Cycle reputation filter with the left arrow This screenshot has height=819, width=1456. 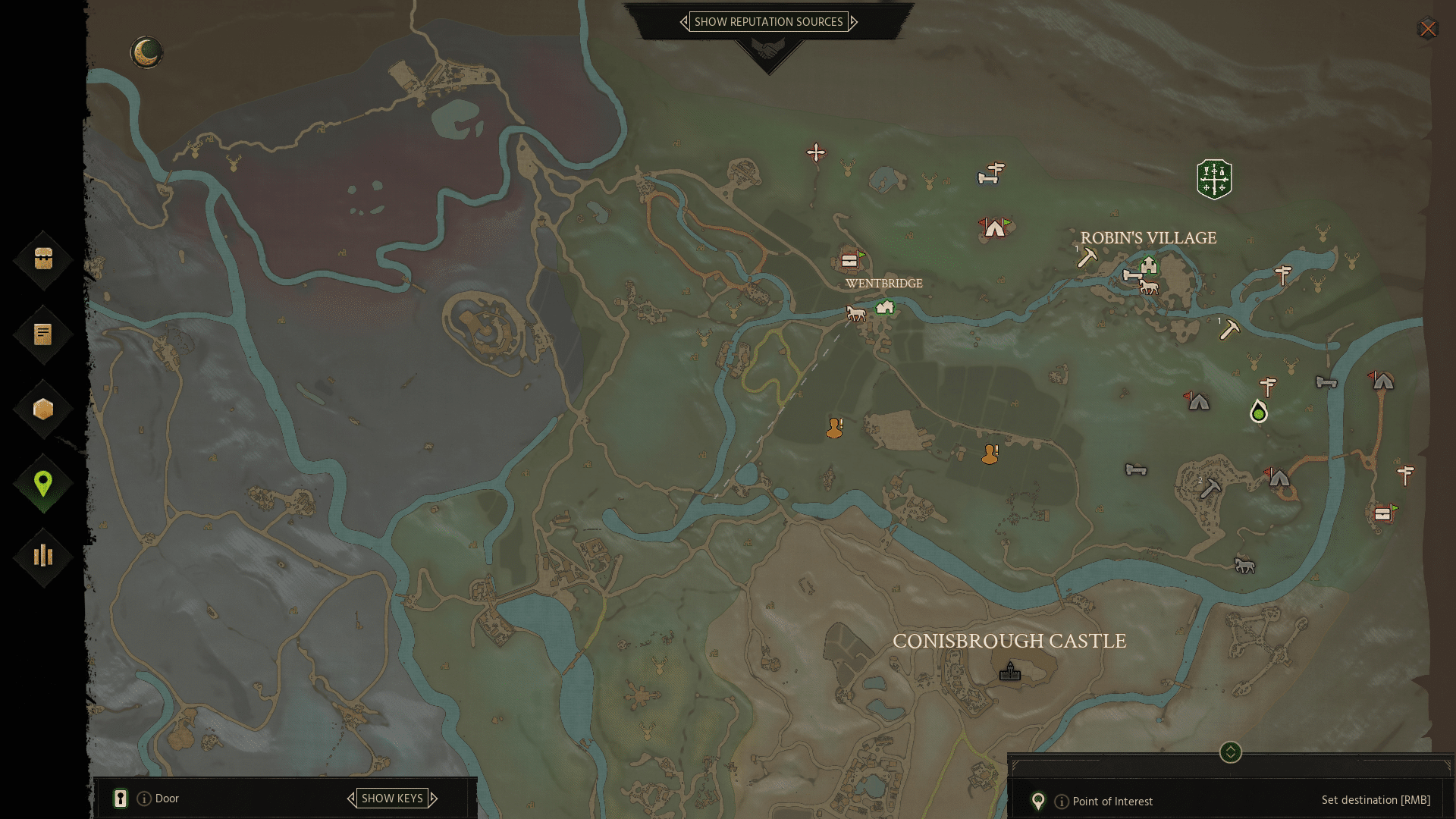tap(684, 22)
